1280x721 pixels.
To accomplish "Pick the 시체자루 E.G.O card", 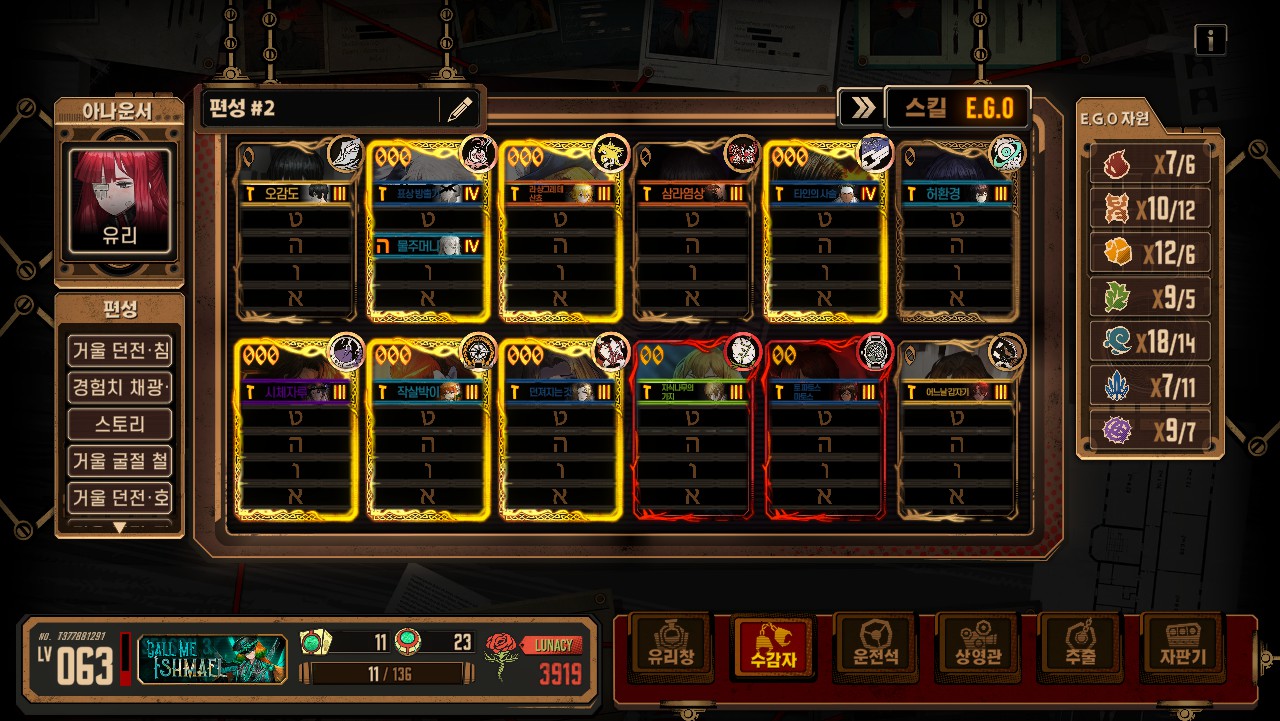I will point(296,430).
